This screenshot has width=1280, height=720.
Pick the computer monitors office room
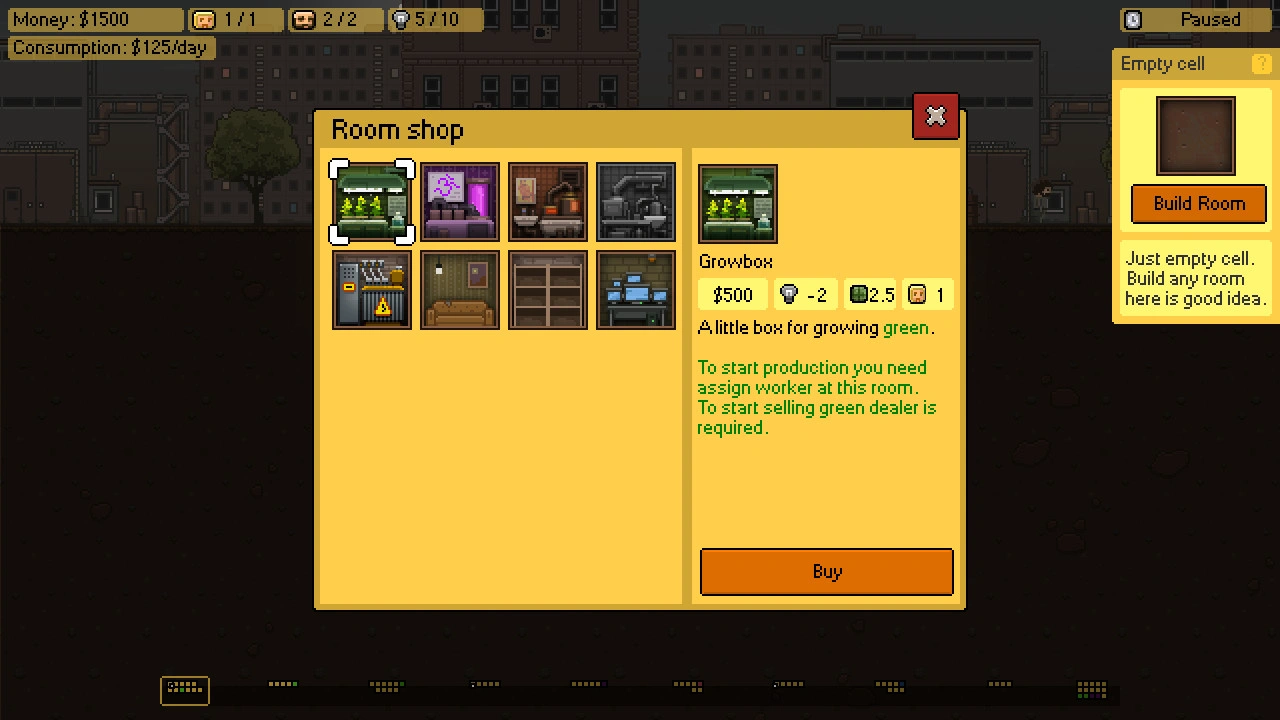tap(636, 291)
